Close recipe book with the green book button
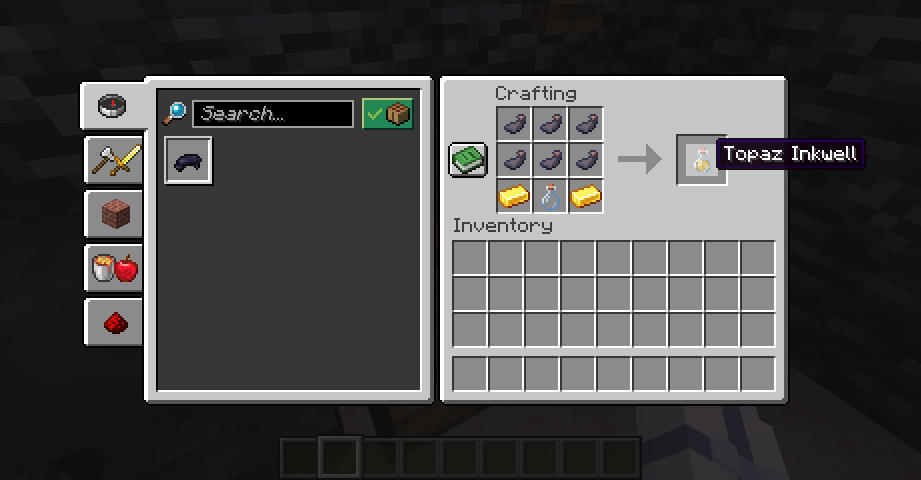 coord(467,159)
